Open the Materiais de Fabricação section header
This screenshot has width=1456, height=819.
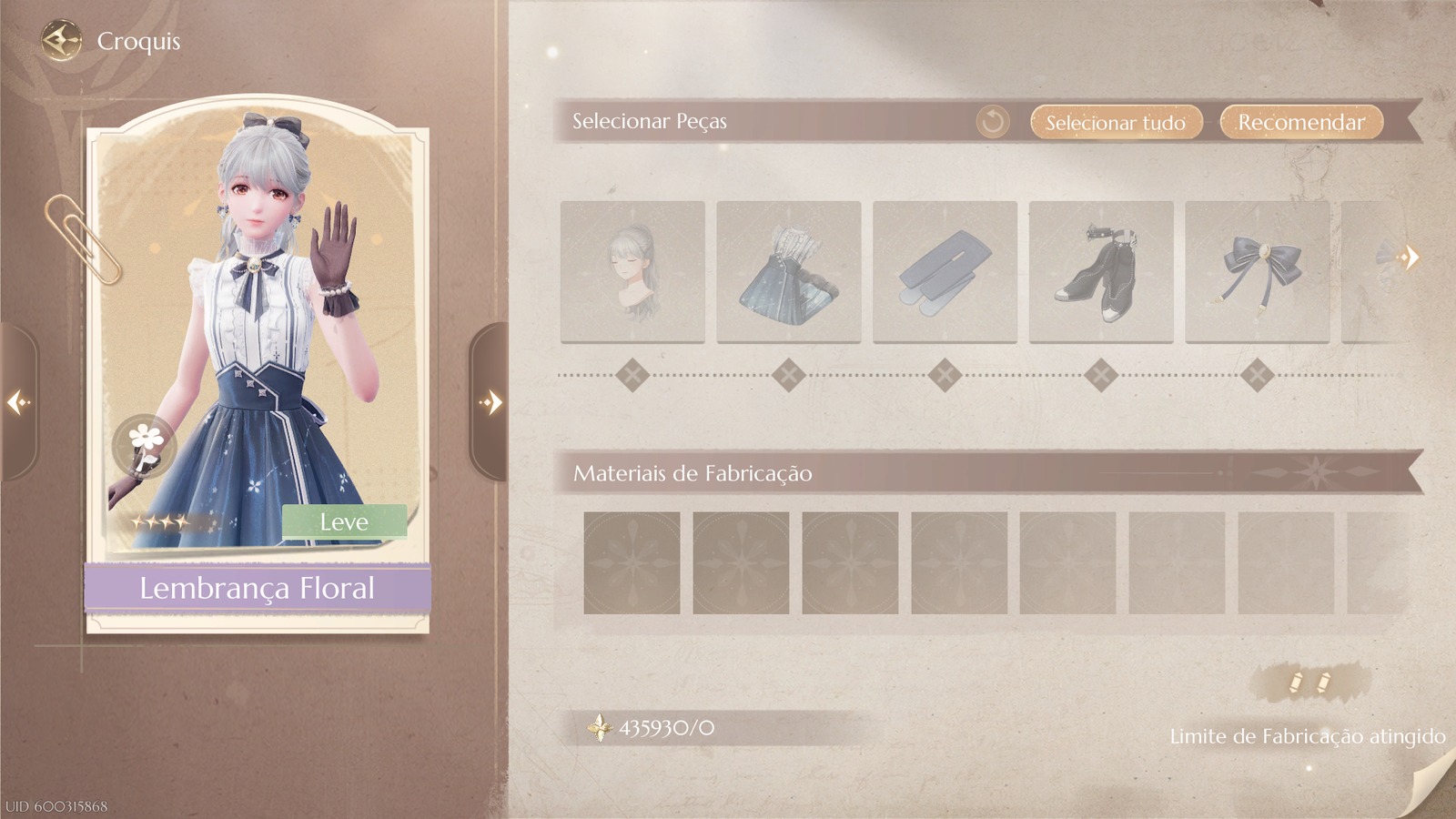692,473
